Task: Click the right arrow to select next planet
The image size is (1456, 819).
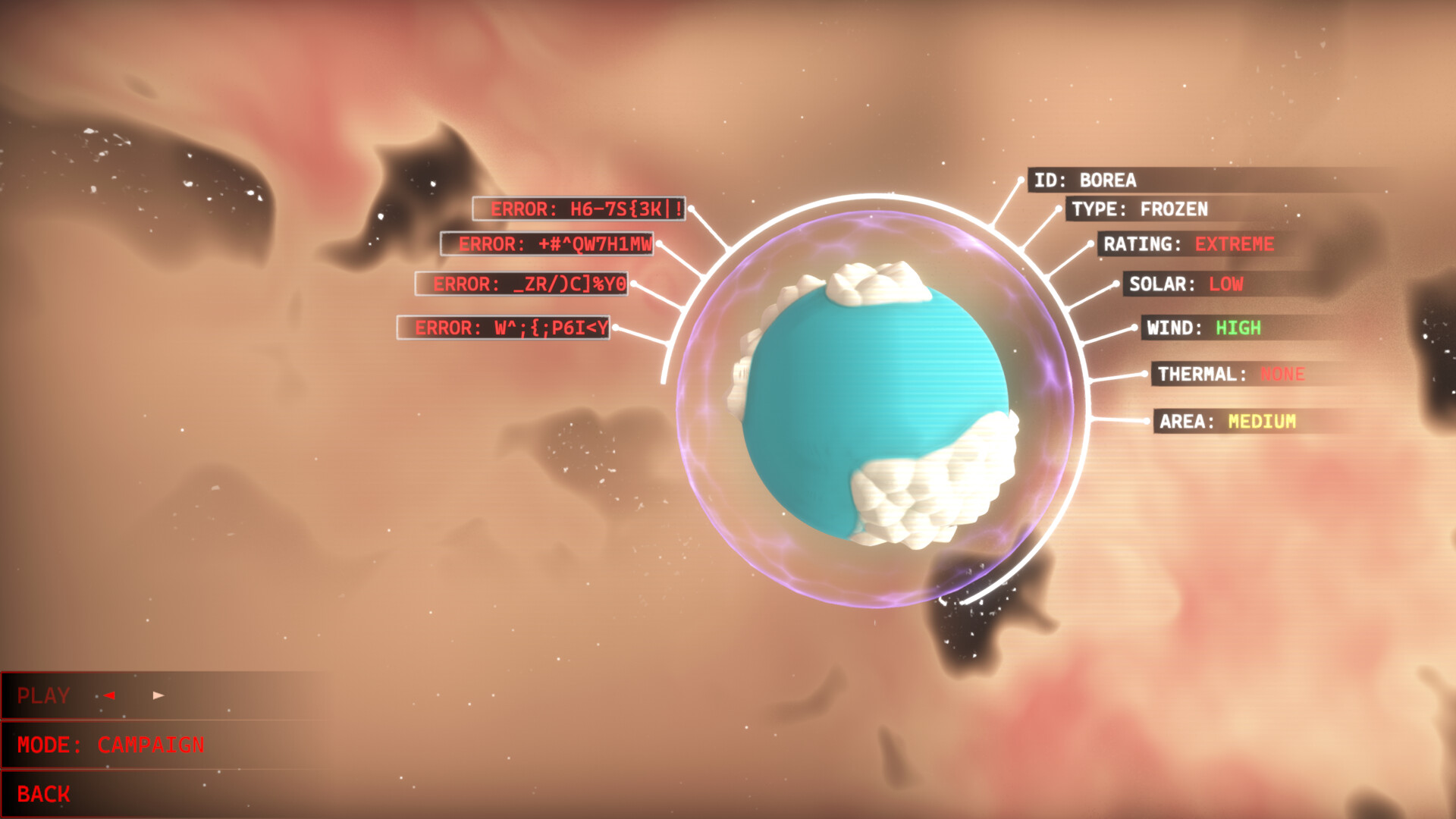Action: (159, 695)
